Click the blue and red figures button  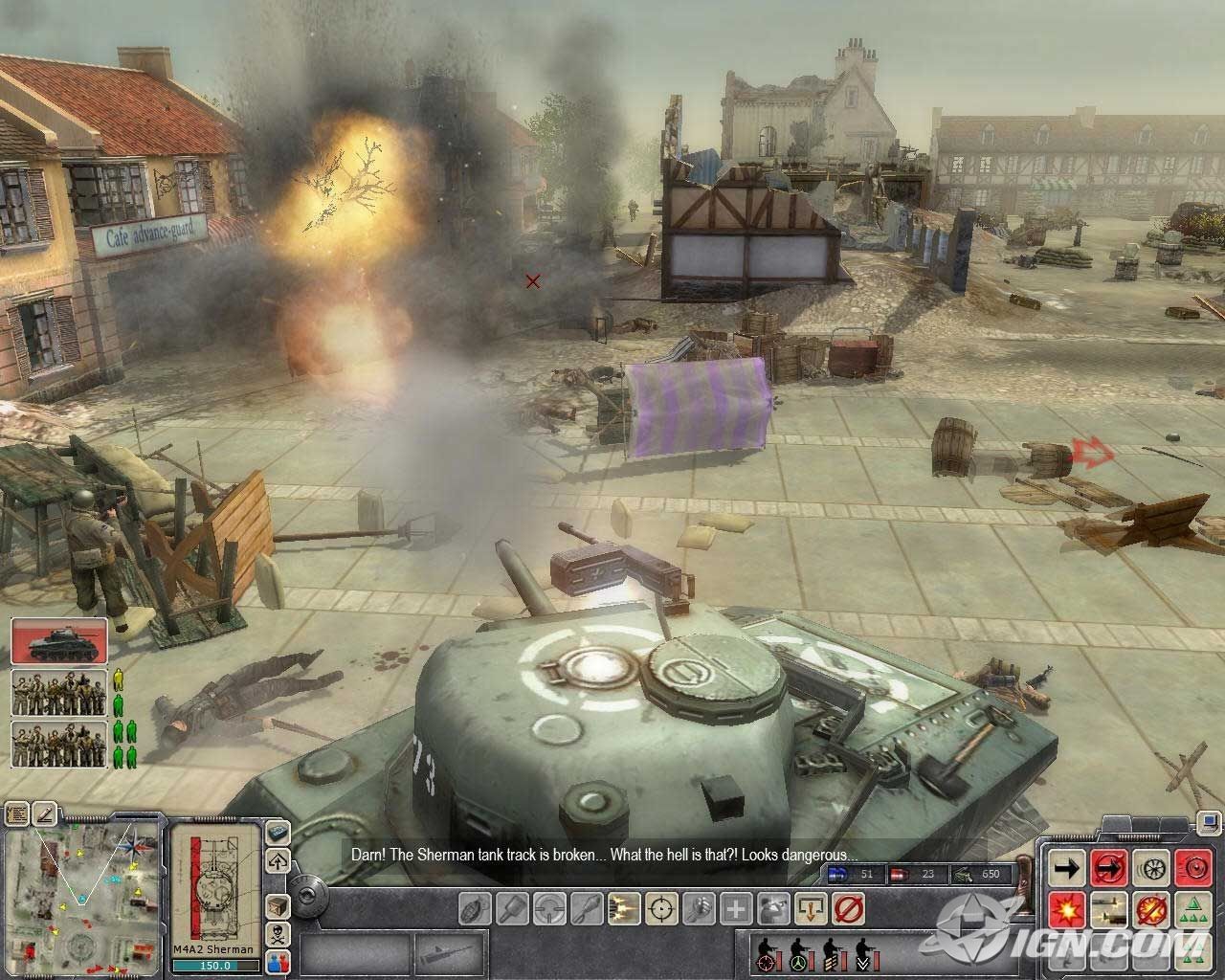(278, 961)
